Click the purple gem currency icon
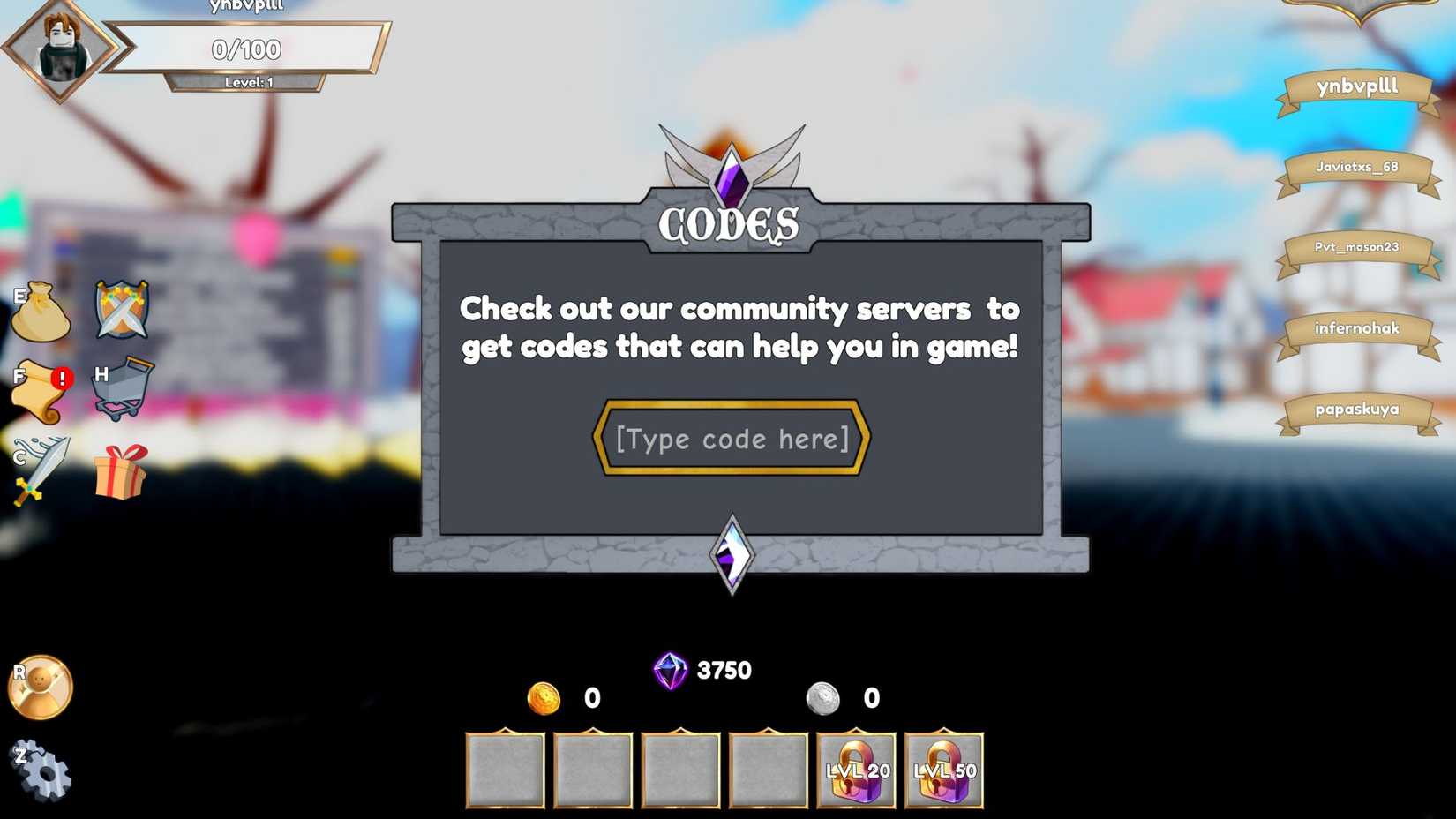This screenshot has height=819, width=1456. 668,670
